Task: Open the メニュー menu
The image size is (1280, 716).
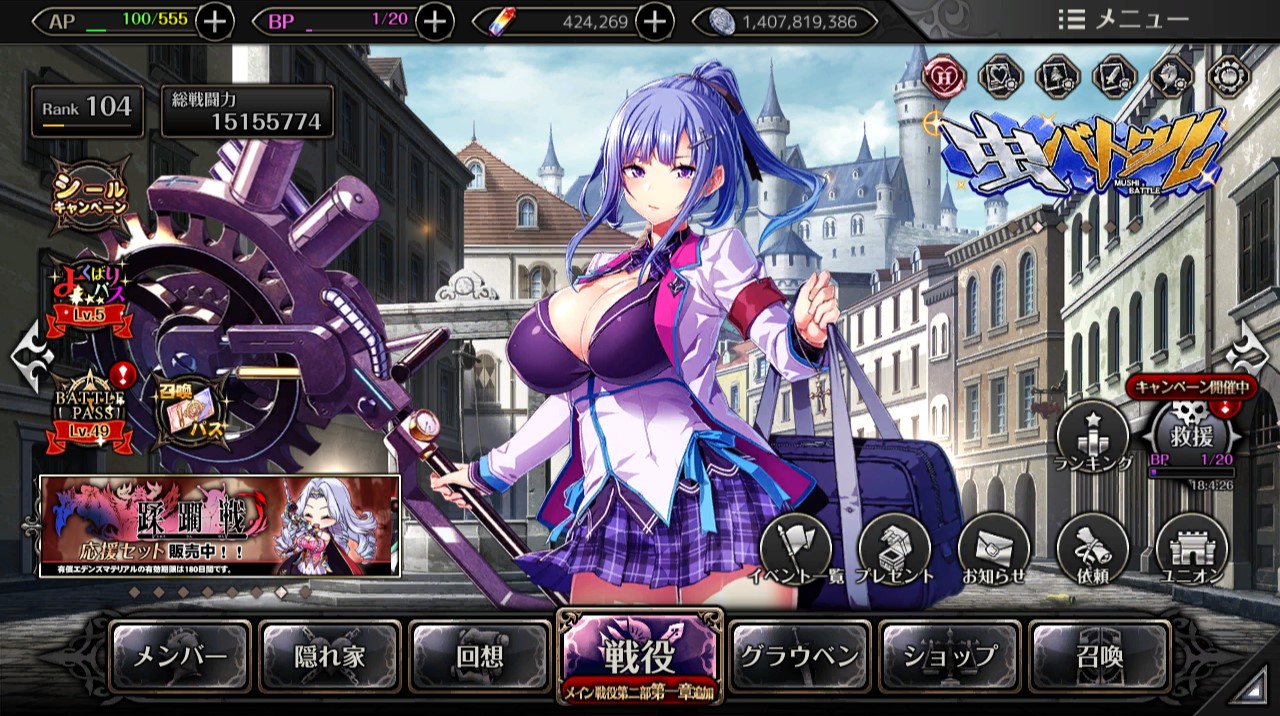Action: click(1123, 19)
